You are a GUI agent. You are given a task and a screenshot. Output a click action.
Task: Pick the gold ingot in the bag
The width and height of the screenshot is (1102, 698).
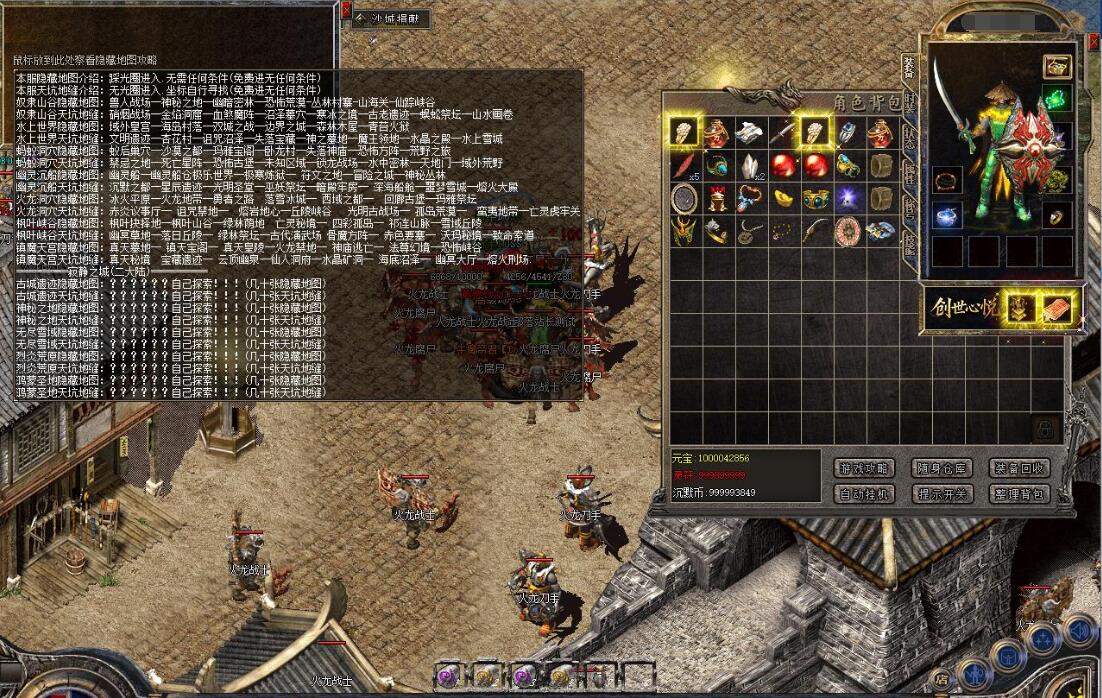tap(782, 198)
